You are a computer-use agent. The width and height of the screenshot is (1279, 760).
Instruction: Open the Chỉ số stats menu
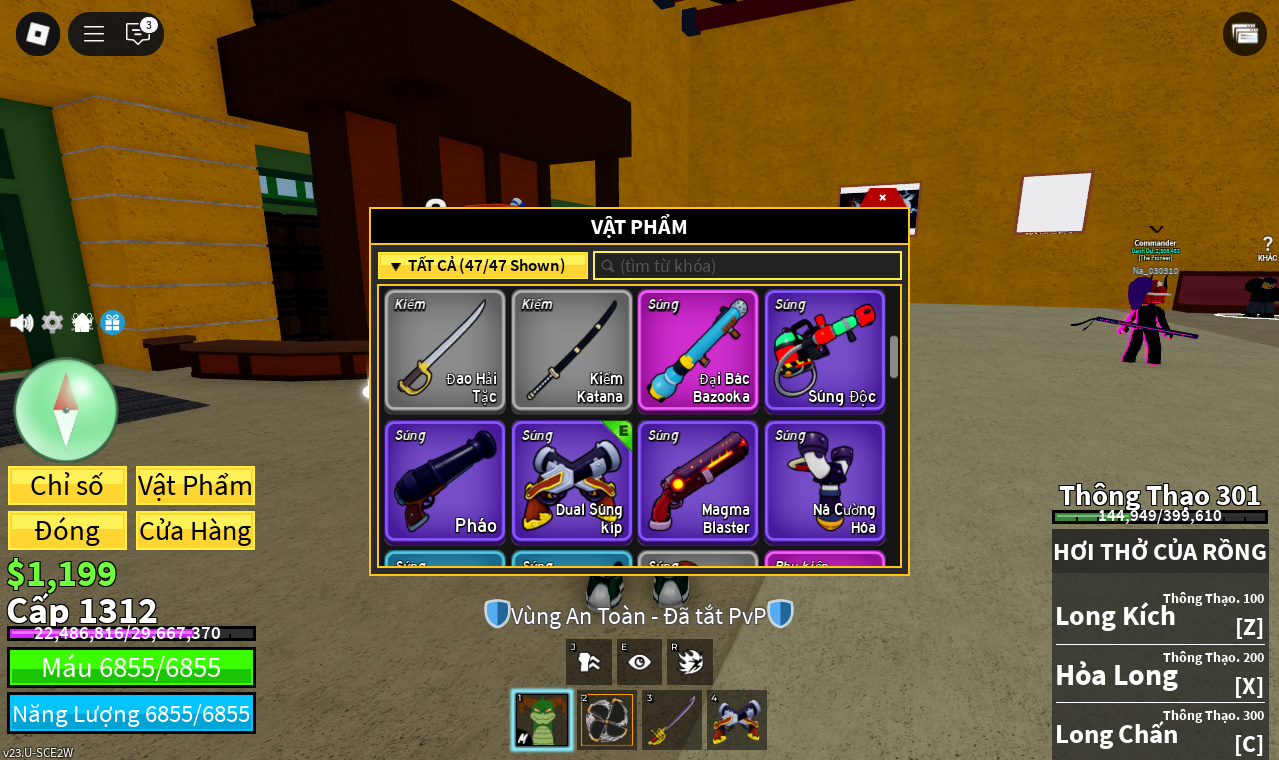67,486
